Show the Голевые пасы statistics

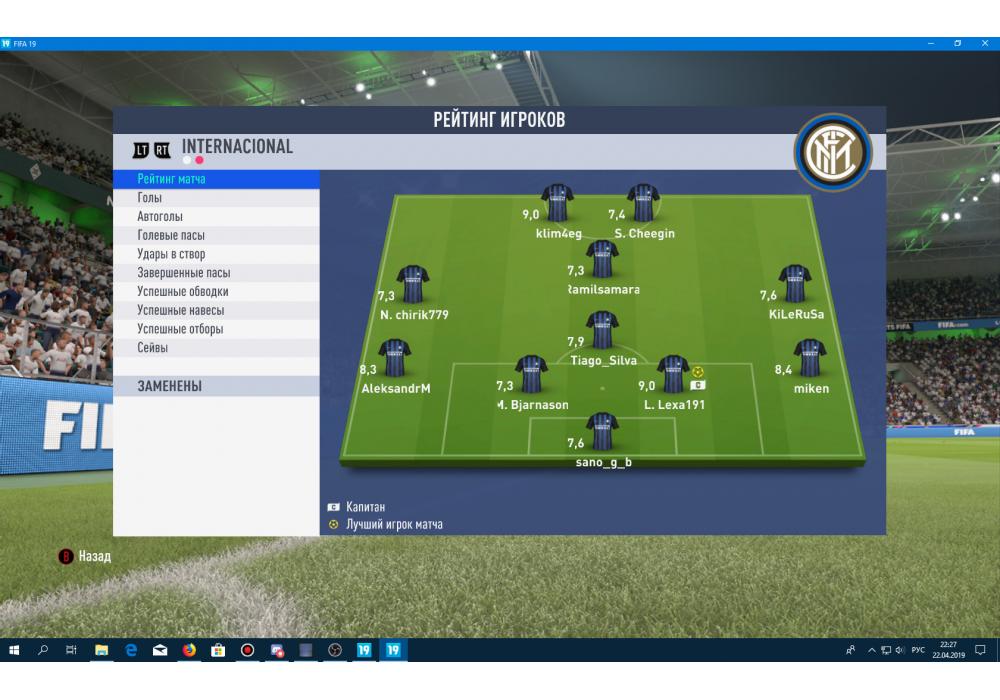click(x=171, y=236)
